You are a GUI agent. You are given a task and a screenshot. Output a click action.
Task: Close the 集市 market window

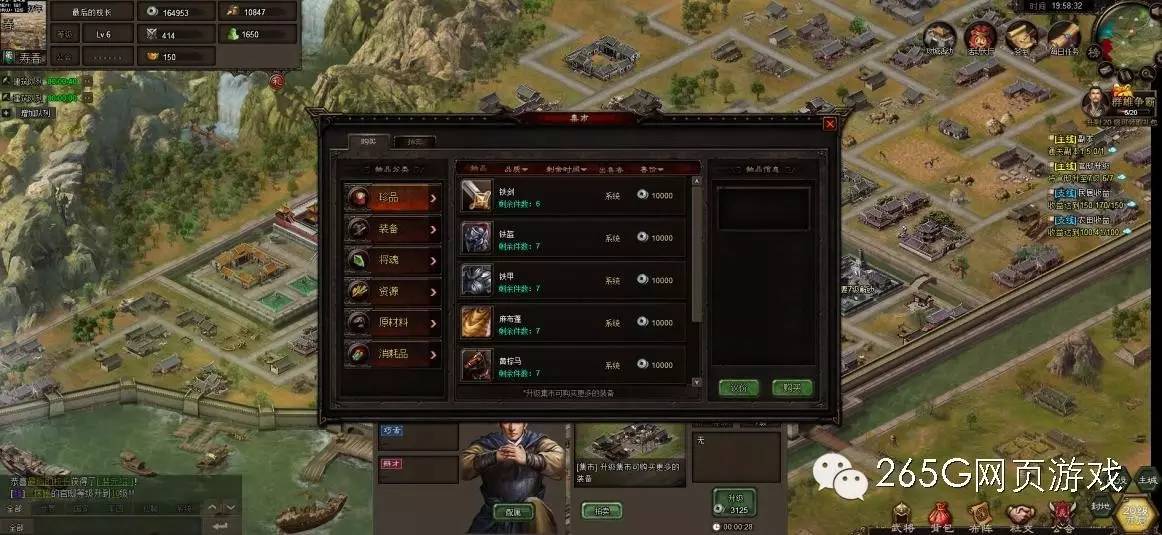tap(829, 124)
